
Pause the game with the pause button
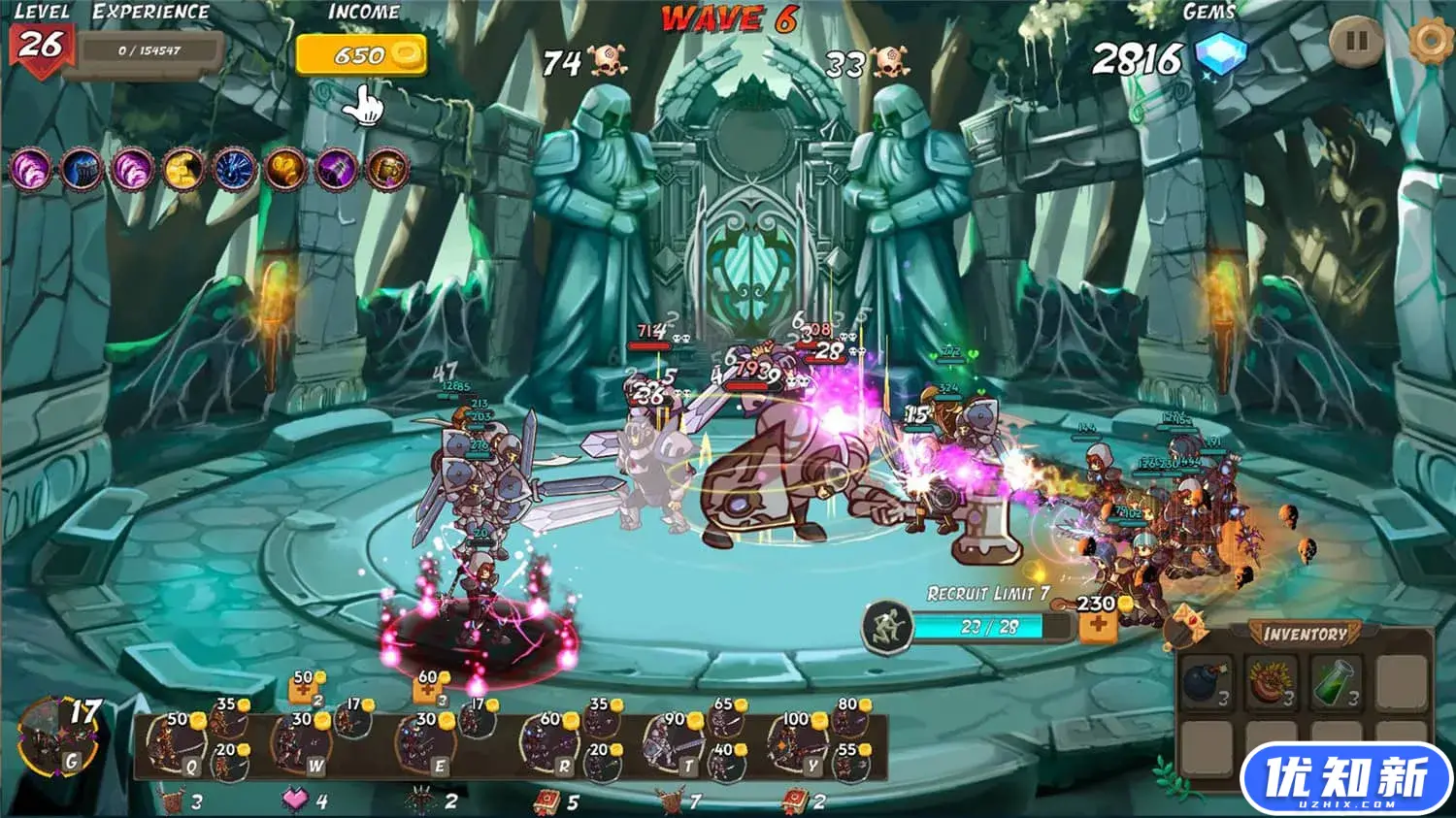[1355, 42]
